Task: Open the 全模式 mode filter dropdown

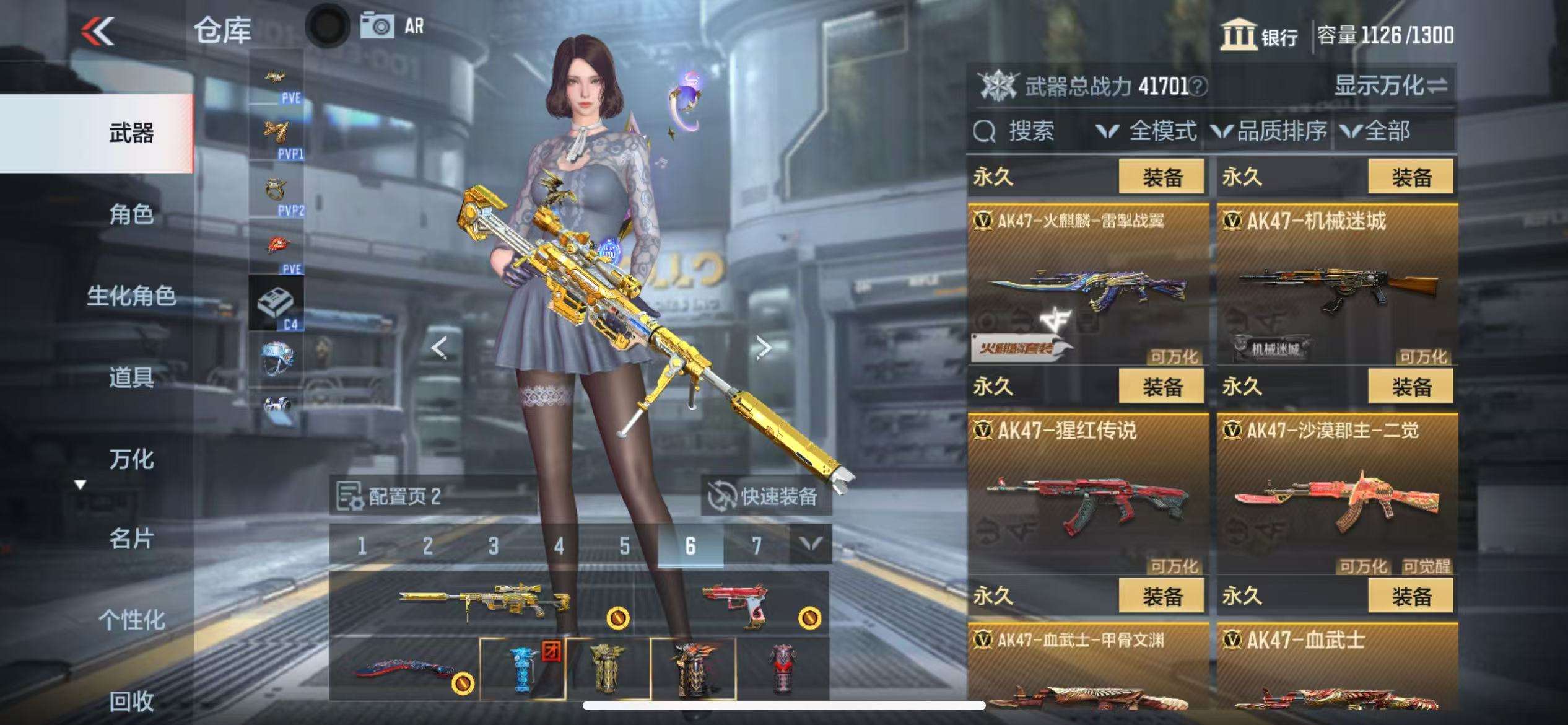Action: point(1147,131)
